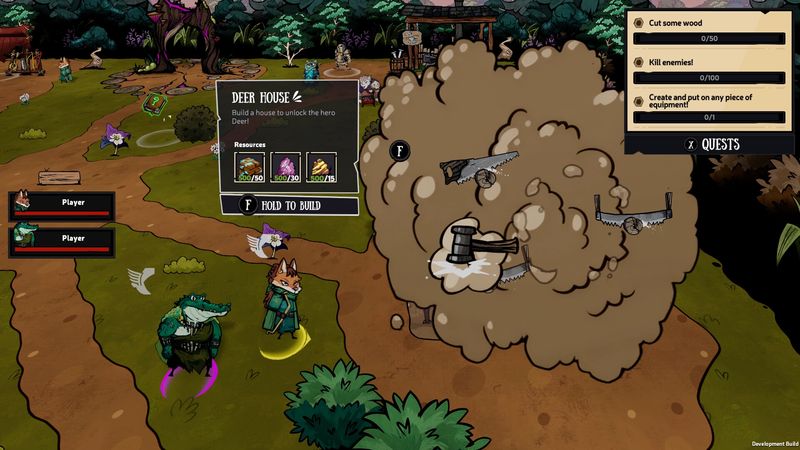Click the purple crystal resource cost icon

click(286, 167)
